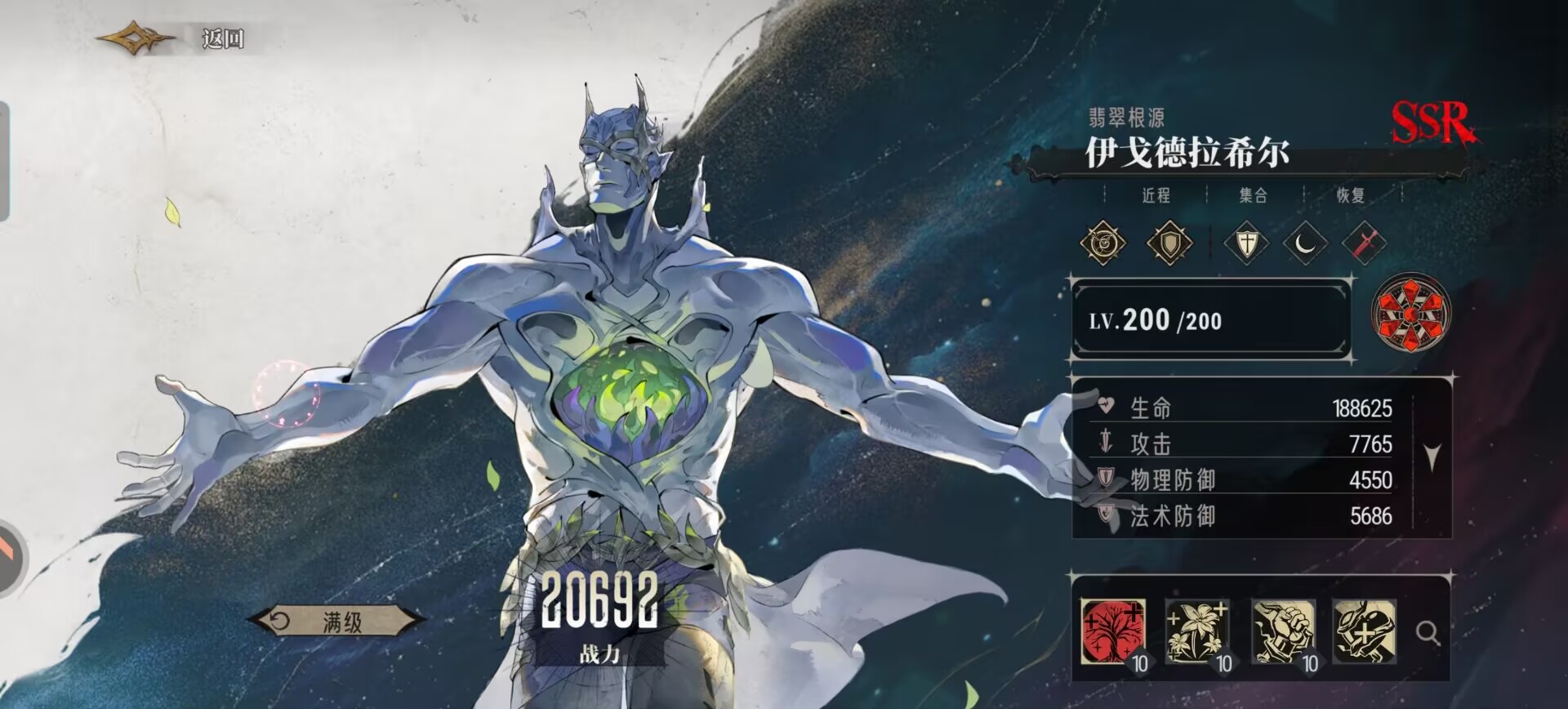Screen dimensions: 1568x709
Task: Go back with the 返回 button
Action: tap(220, 38)
